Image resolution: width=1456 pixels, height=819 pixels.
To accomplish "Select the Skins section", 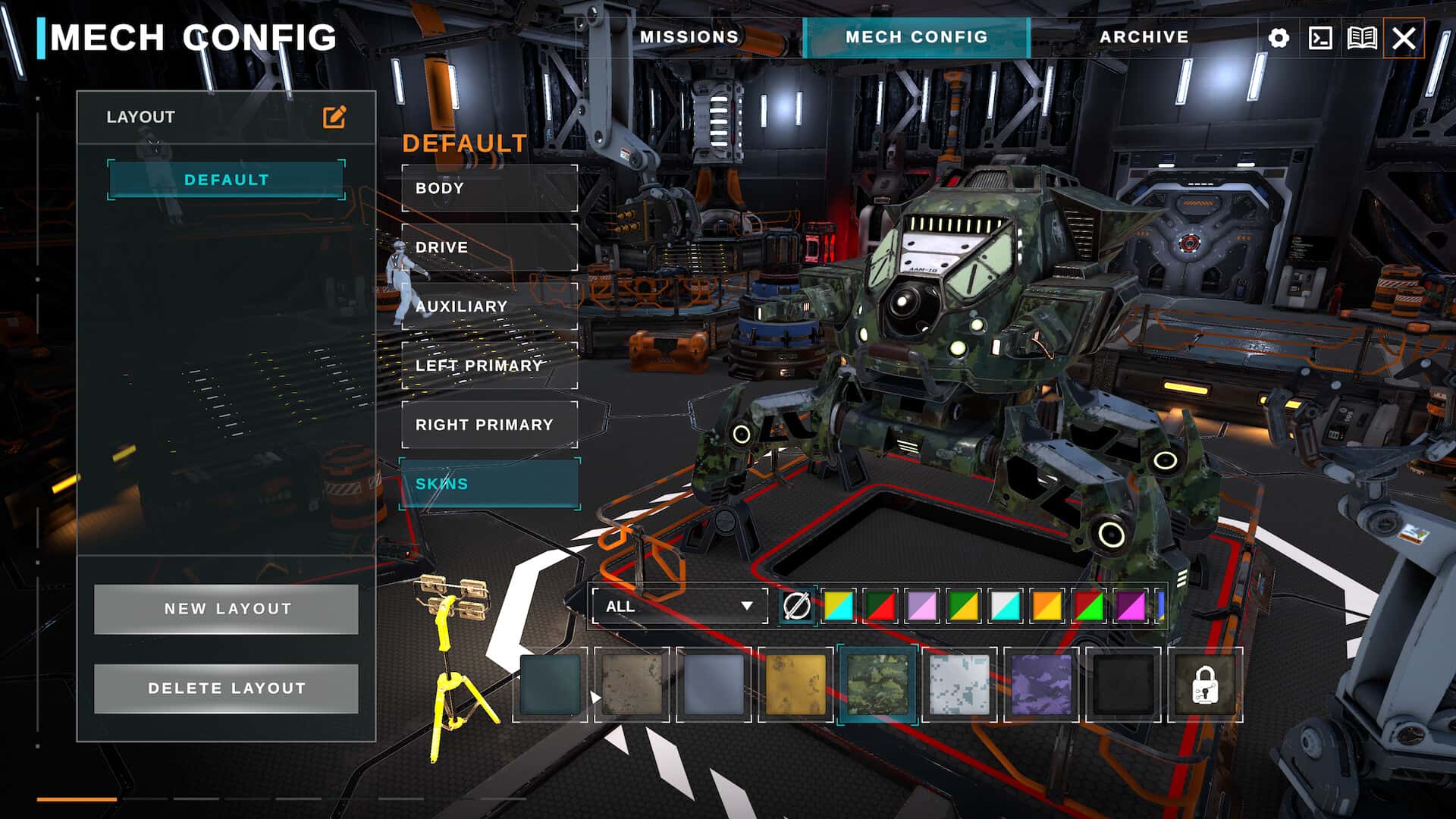I will point(489,483).
